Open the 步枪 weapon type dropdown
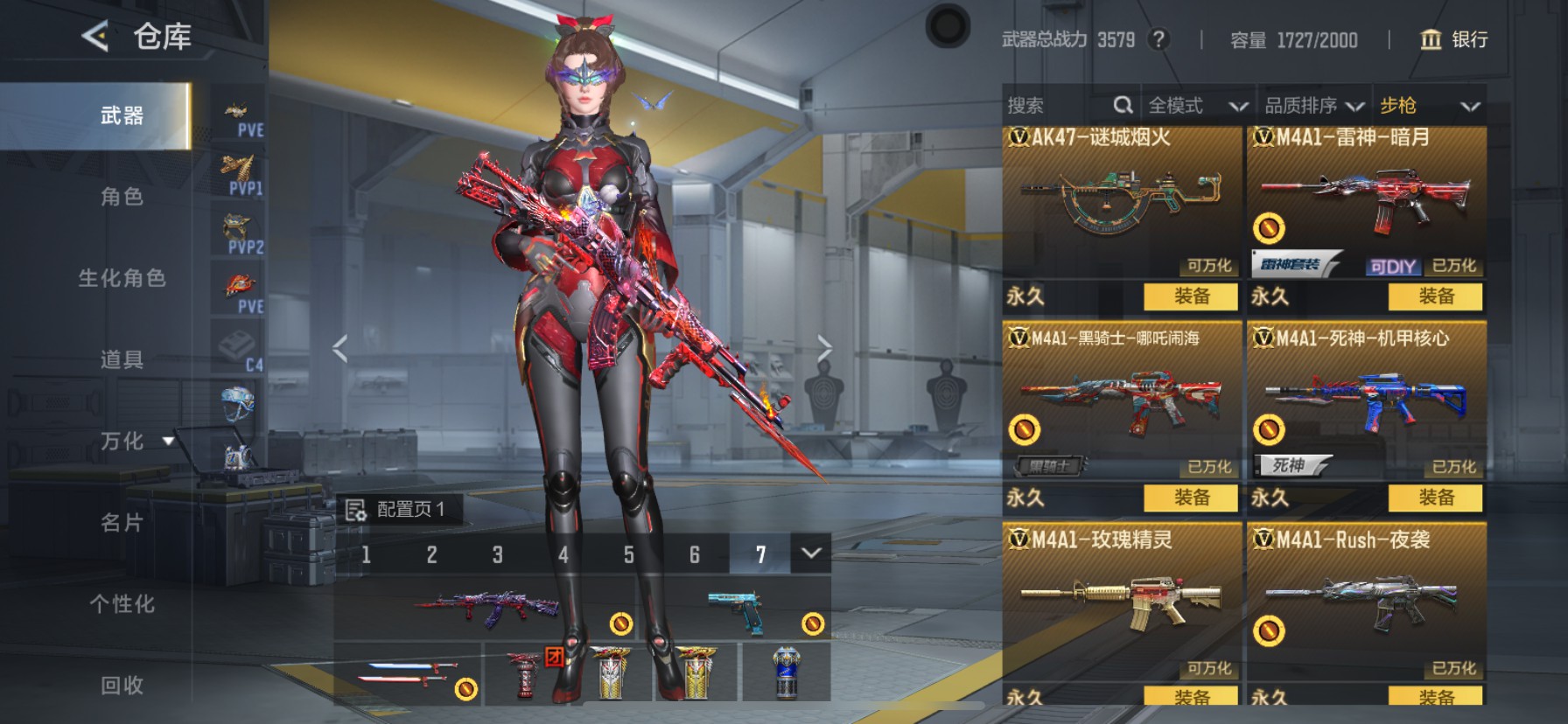 tap(1429, 106)
